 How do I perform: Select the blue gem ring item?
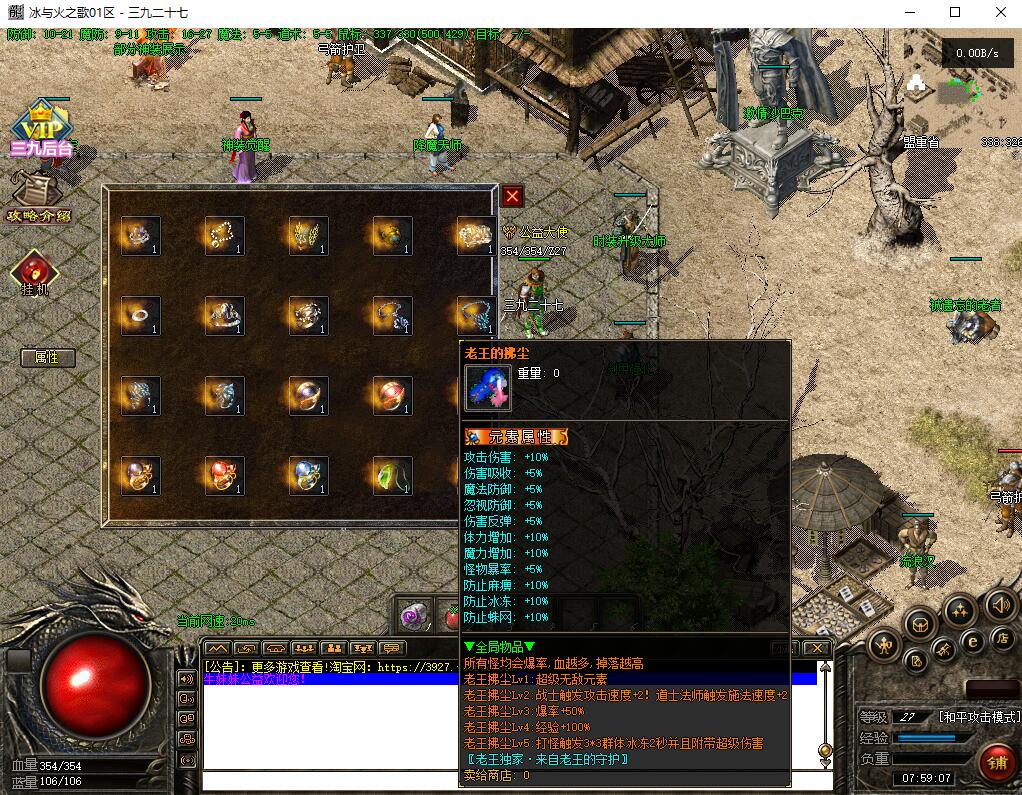308,474
